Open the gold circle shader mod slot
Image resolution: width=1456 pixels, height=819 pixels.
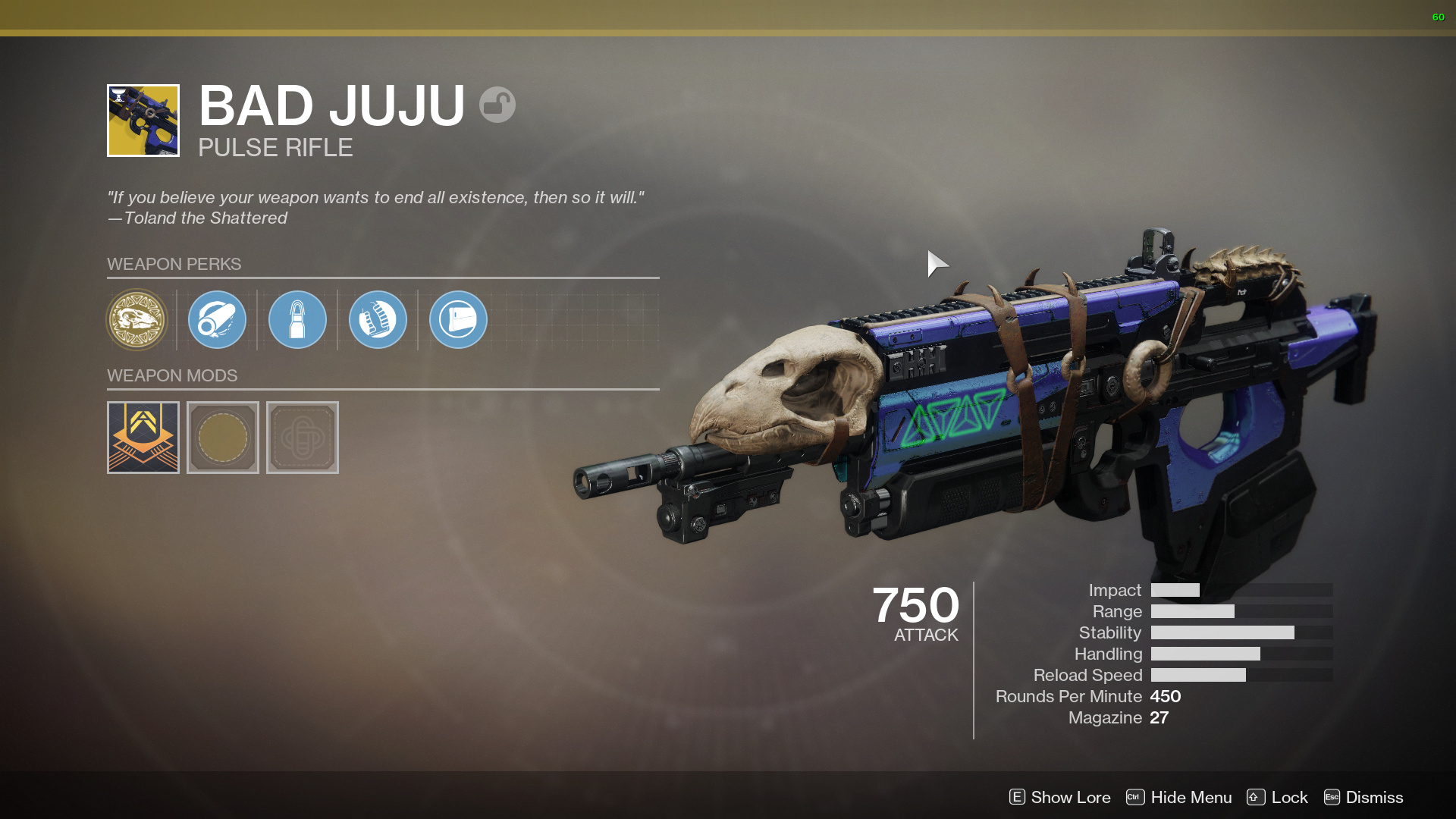(223, 438)
